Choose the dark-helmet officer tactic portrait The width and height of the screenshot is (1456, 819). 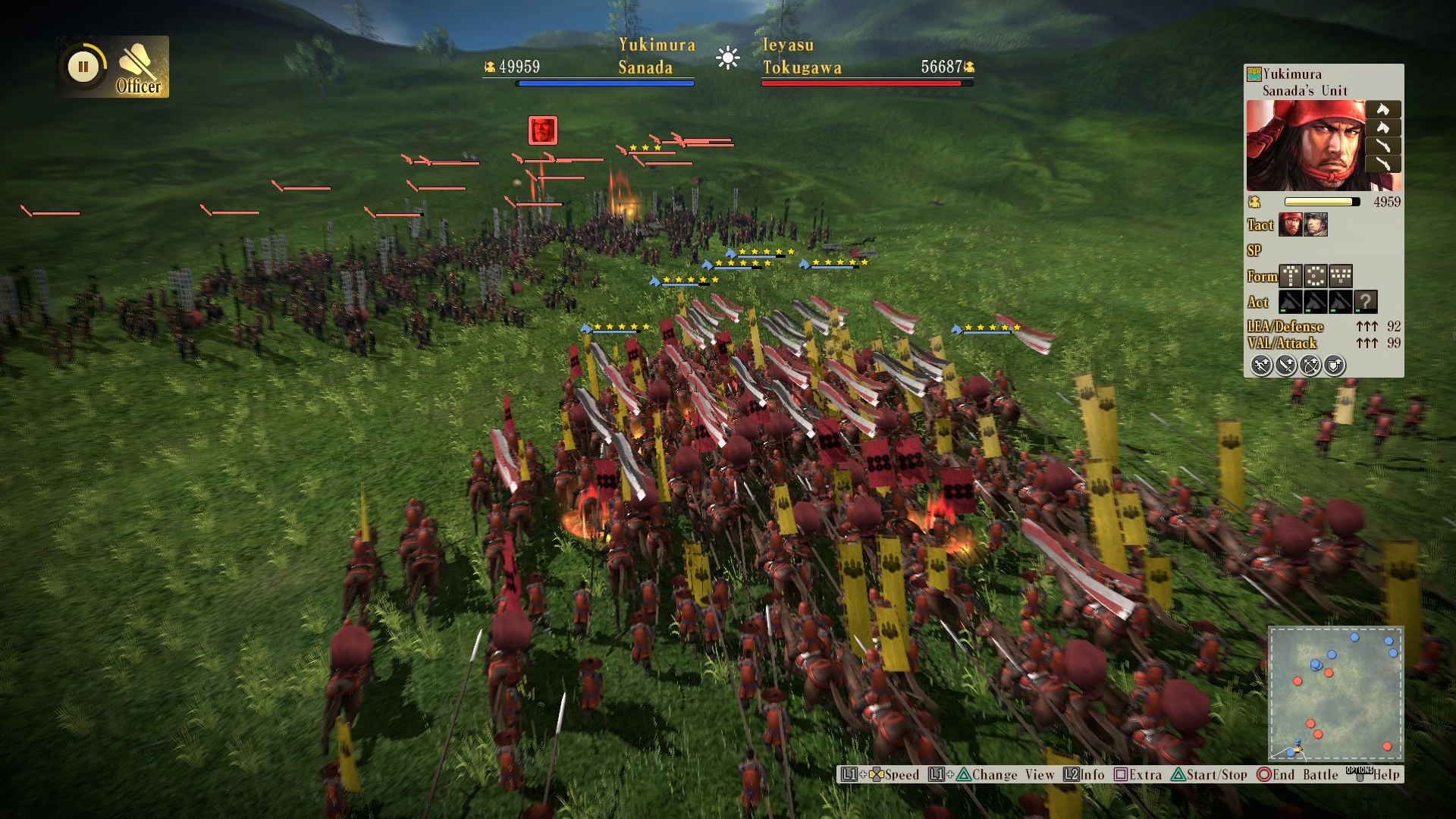(1316, 224)
